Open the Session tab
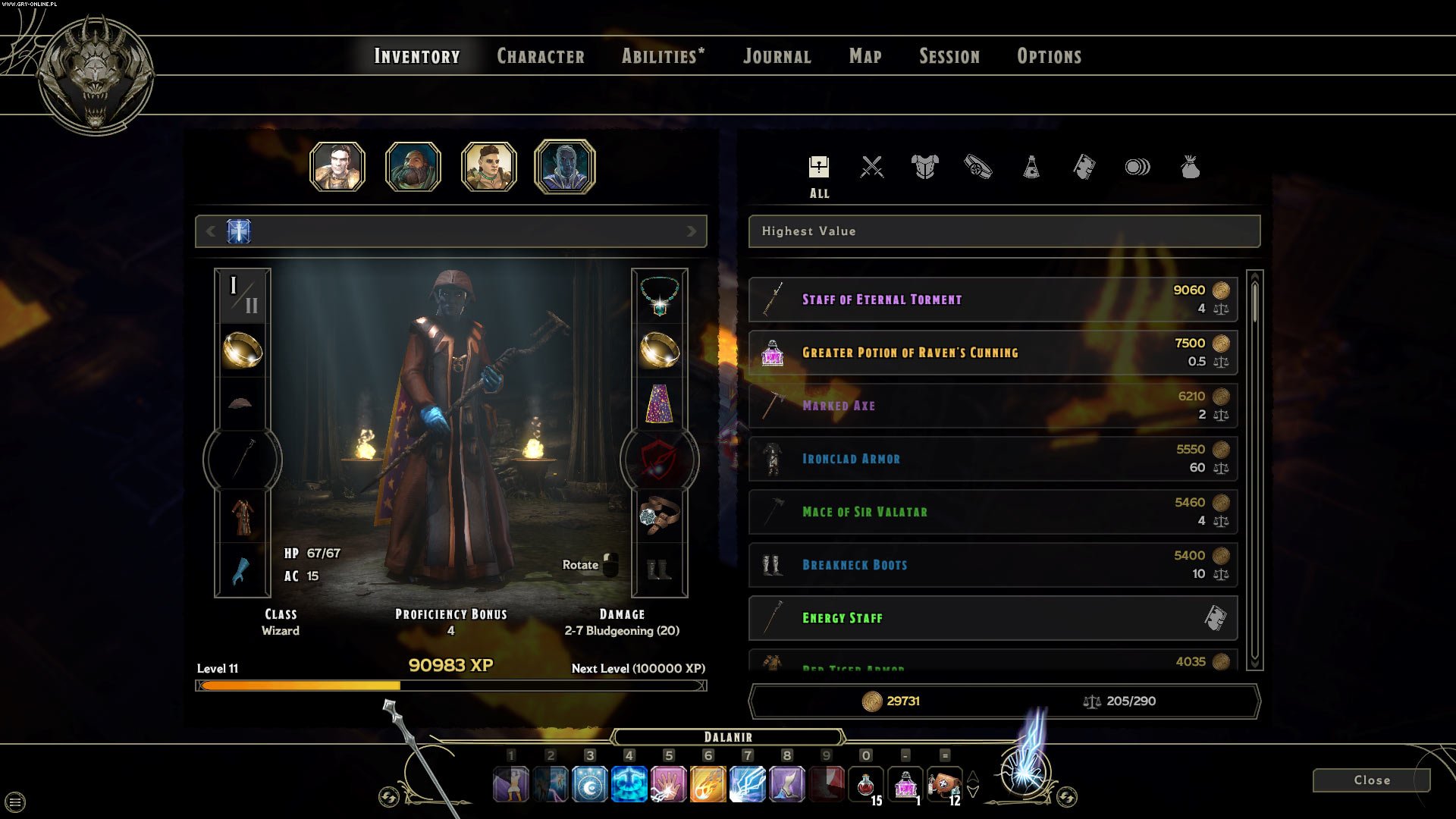Image resolution: width=1456 pixels, height=819 pixels. pyautogui.click(x=949, y=56)
